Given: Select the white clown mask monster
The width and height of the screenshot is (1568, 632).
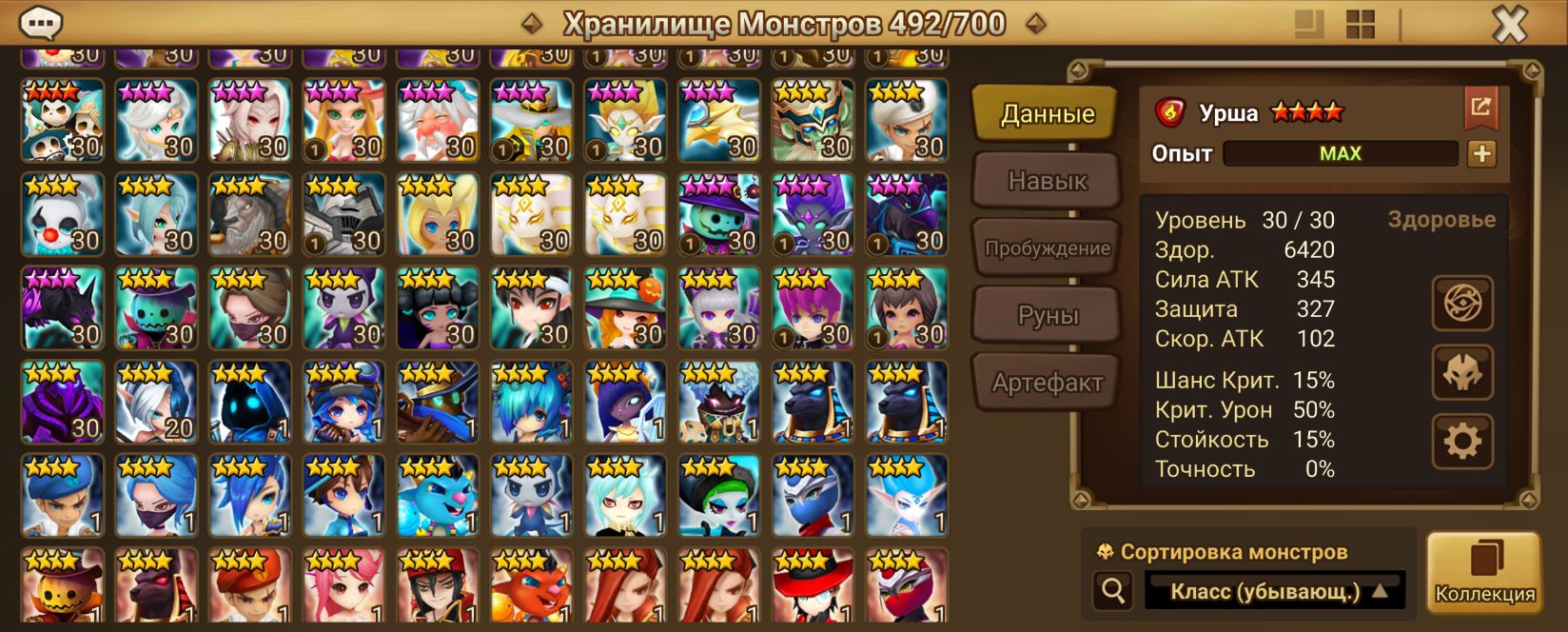Looking at the screenshot, I should [x=63, y=214].
